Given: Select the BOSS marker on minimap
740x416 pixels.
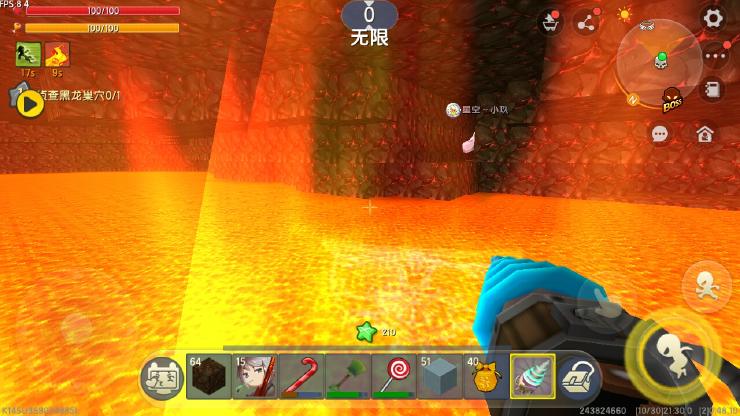Looking at the screenshot, I should (x=672, y=99).
